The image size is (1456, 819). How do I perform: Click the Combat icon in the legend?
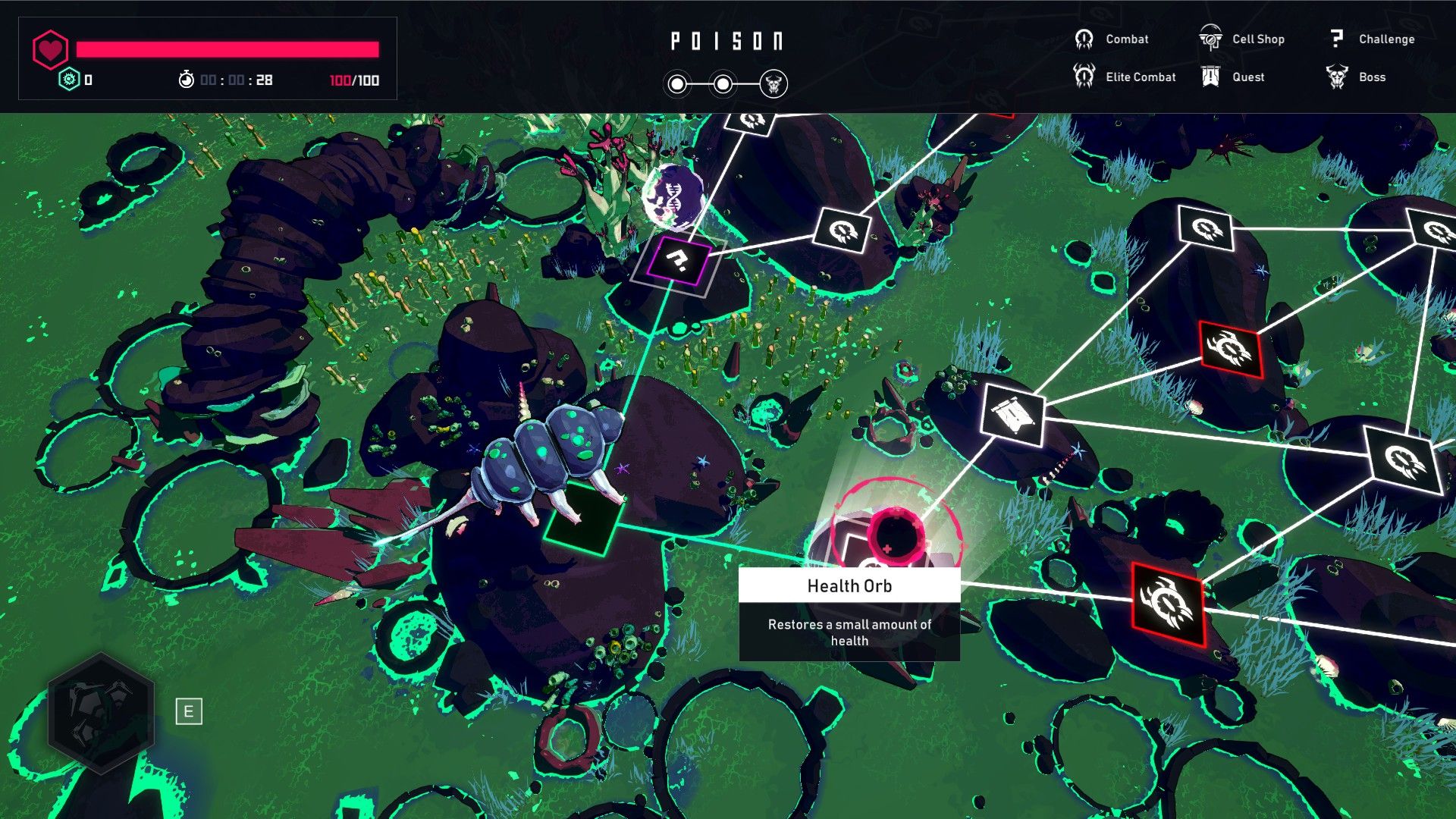(1083, 38)
